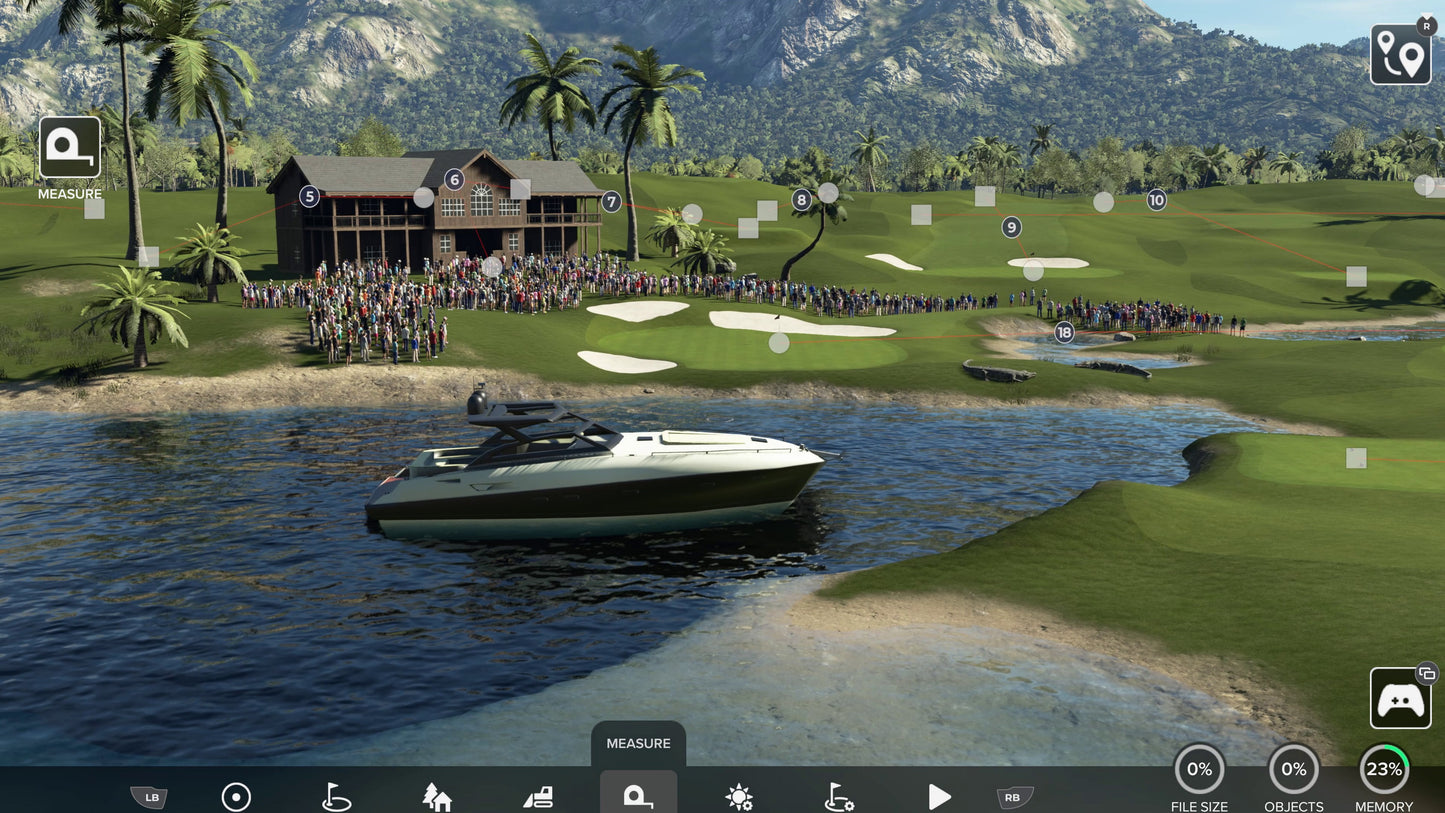
Task: Start playtesting with the Play button
Action: pyautogui.click(x=937, y=796)
